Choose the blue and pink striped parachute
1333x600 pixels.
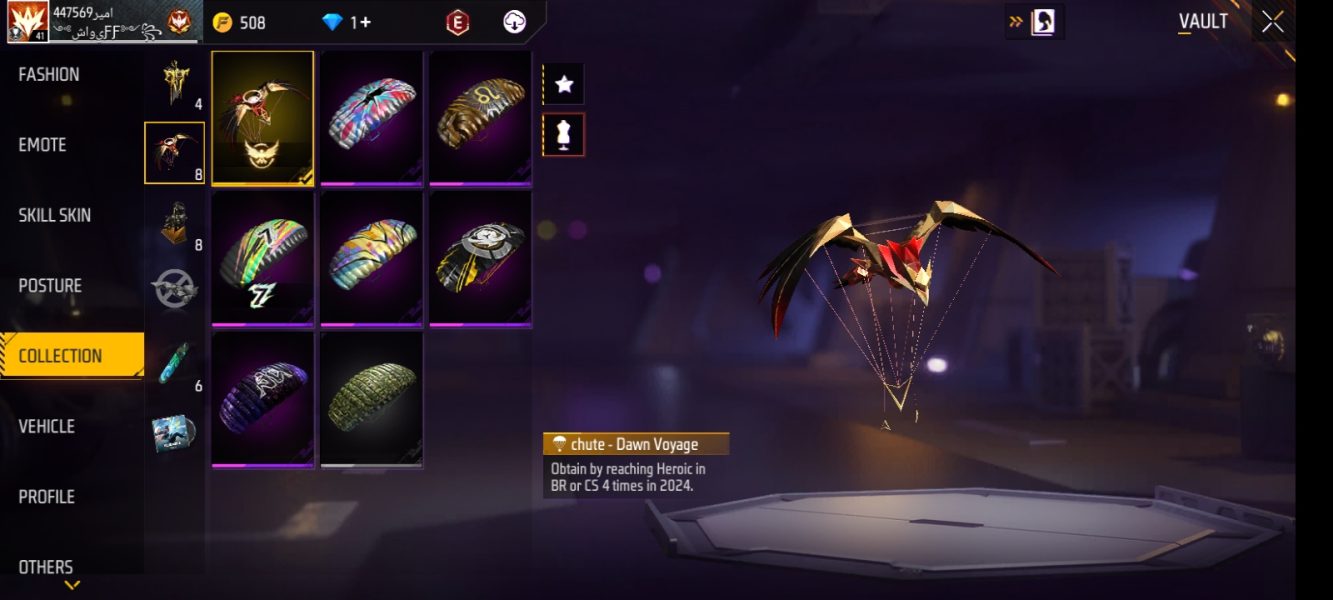[x=371, y=118]
